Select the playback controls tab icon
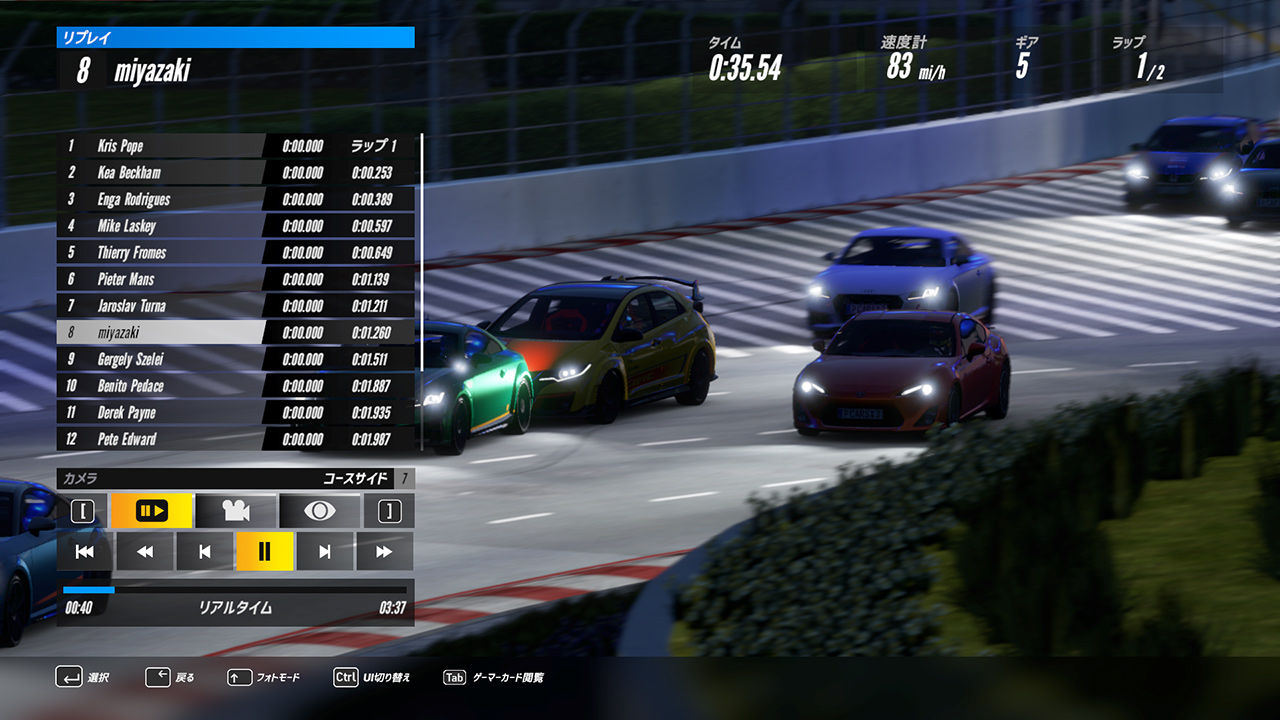This screenshot has width=1280, height=720. (151, 511)
